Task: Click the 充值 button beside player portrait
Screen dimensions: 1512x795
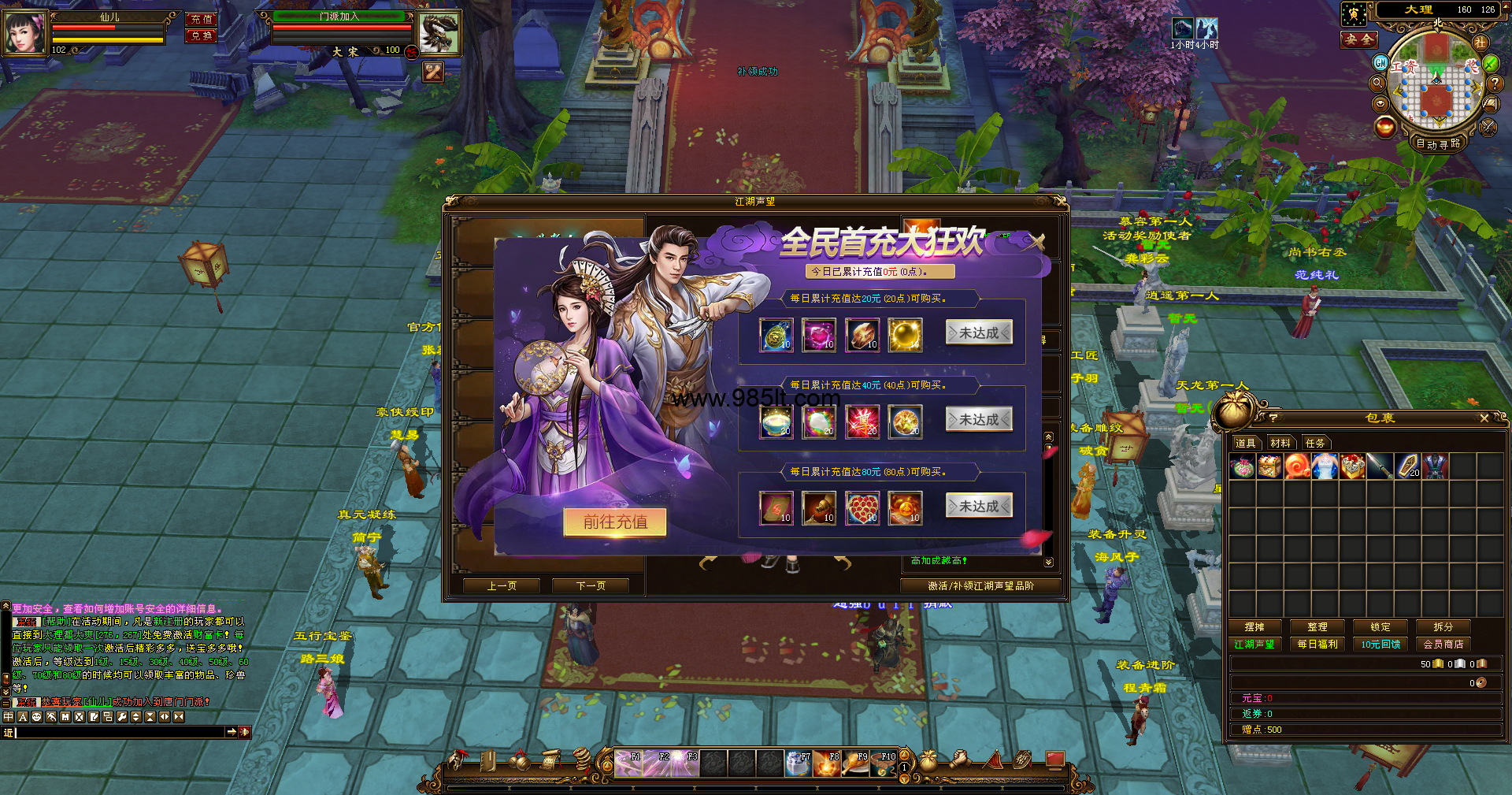Action: (202, 19)
